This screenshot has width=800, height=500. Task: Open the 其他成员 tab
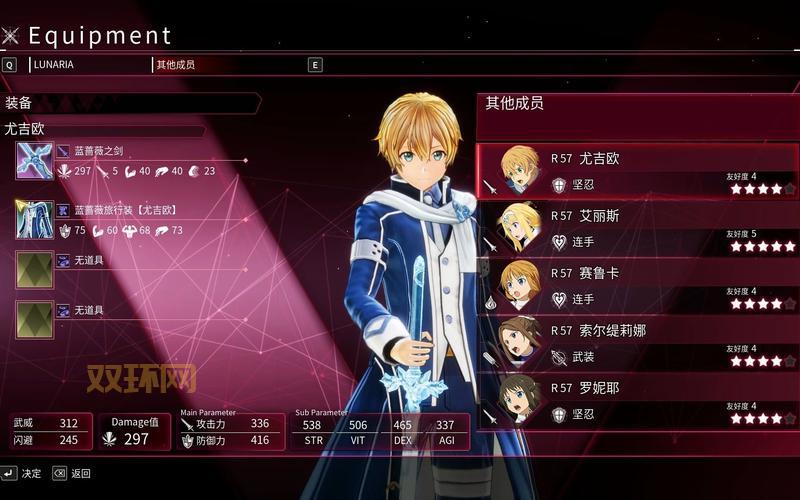(x=175, y=64)
